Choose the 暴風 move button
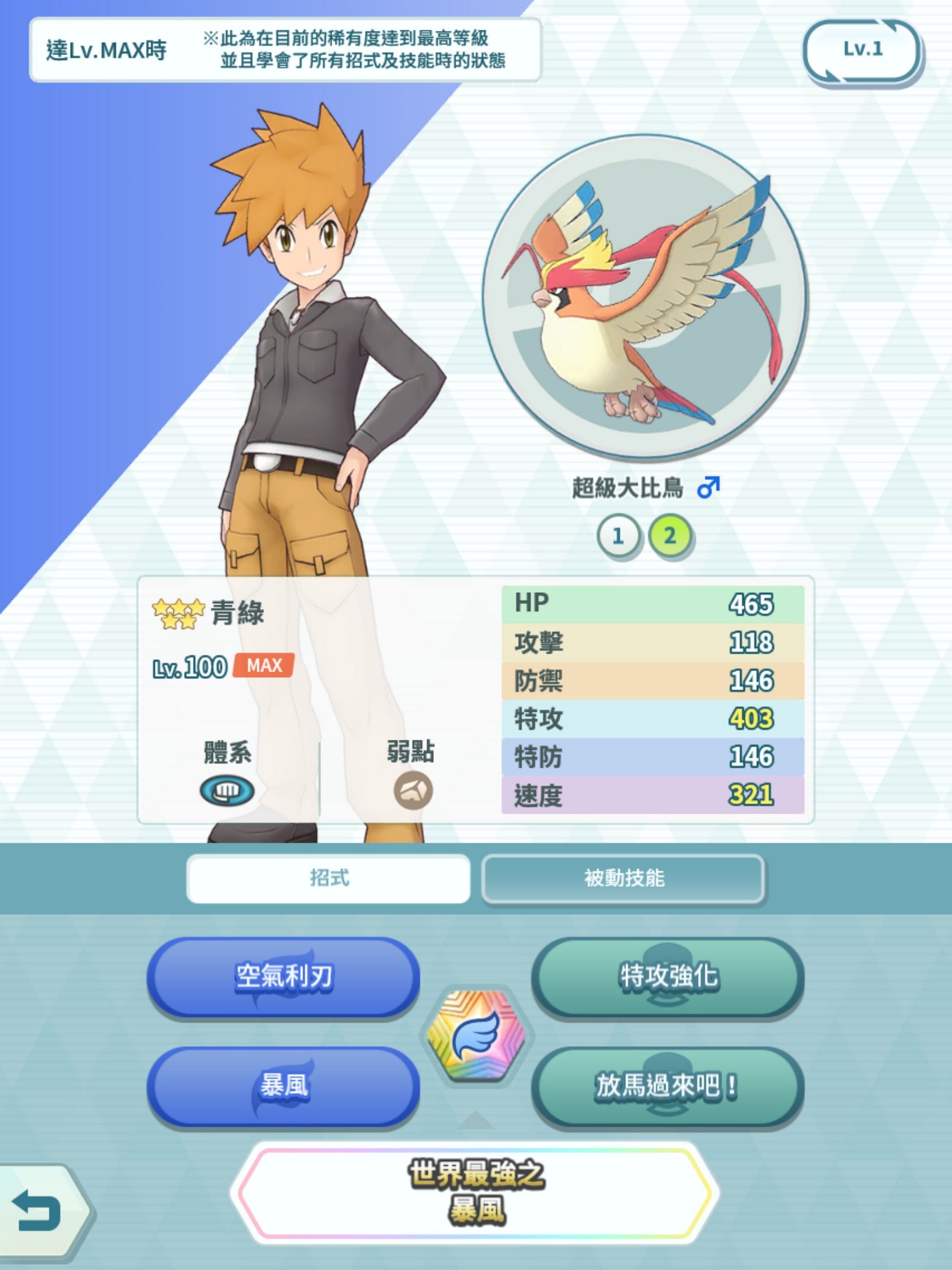 click(284, 1085)
